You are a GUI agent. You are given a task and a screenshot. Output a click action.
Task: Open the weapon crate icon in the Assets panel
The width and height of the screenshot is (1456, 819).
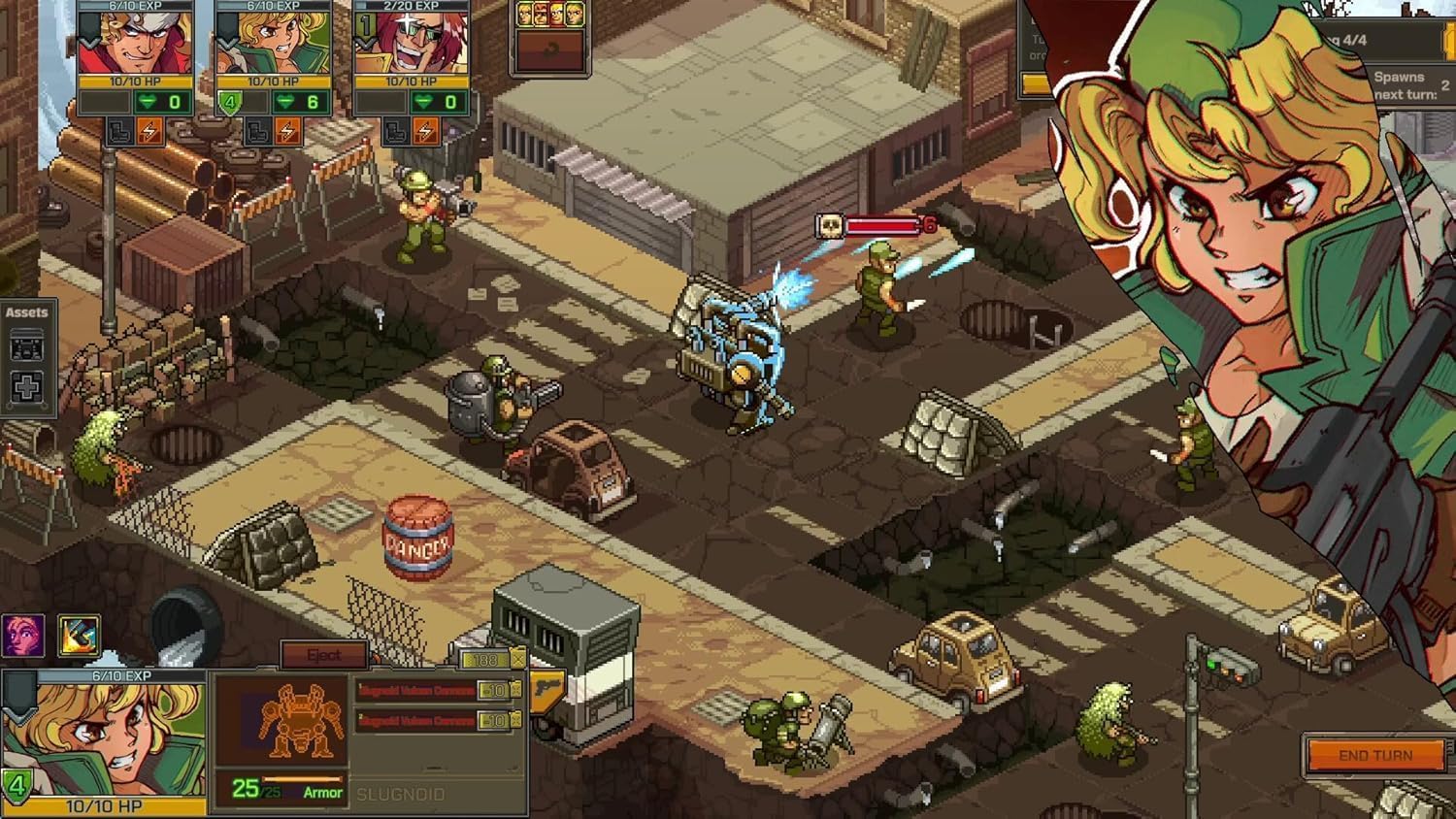(26, 344)
